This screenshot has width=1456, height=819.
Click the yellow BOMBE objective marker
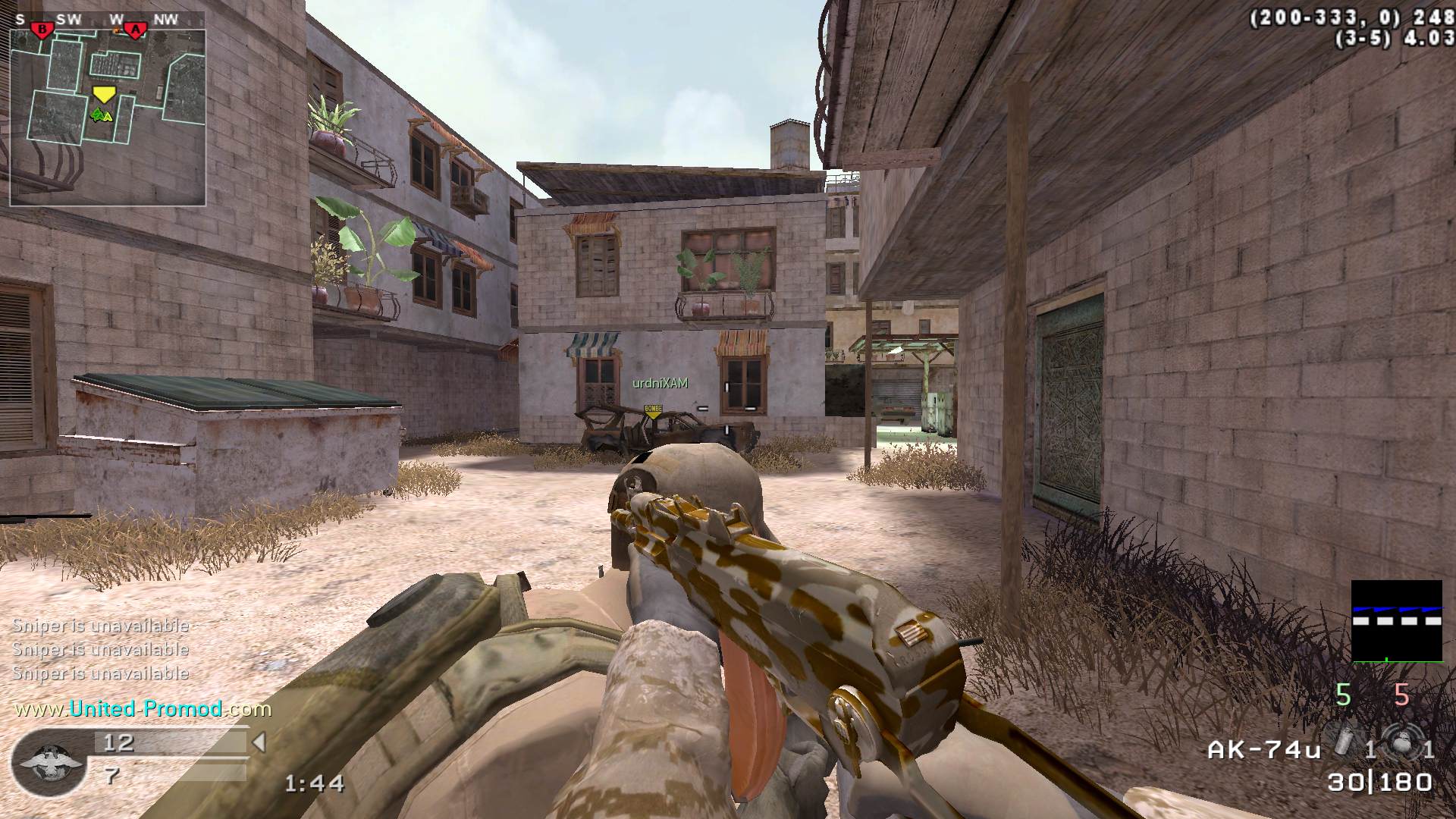tap(652, 411)
